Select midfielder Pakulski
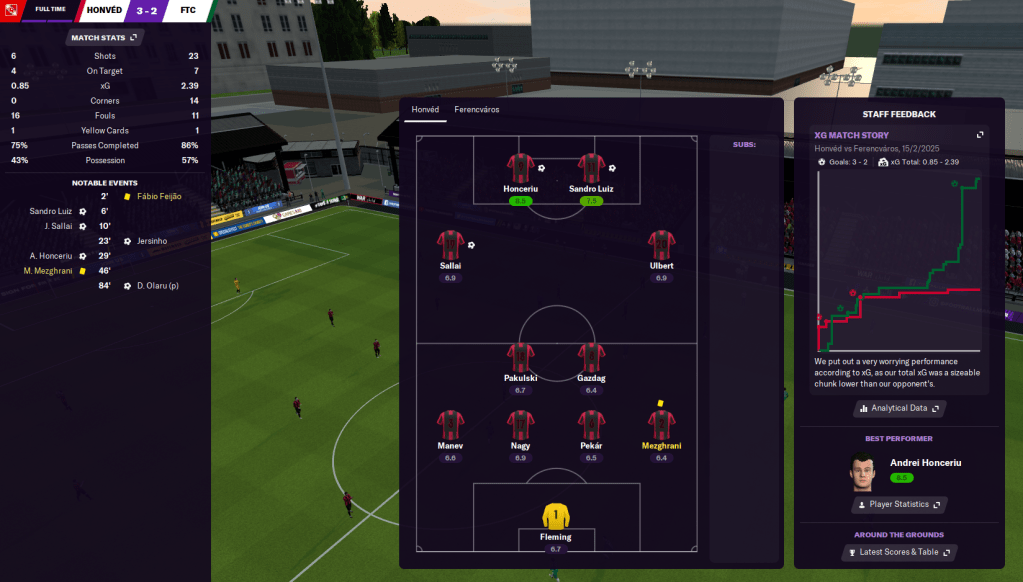The image size is (1023, 582). tap(520, 358)
